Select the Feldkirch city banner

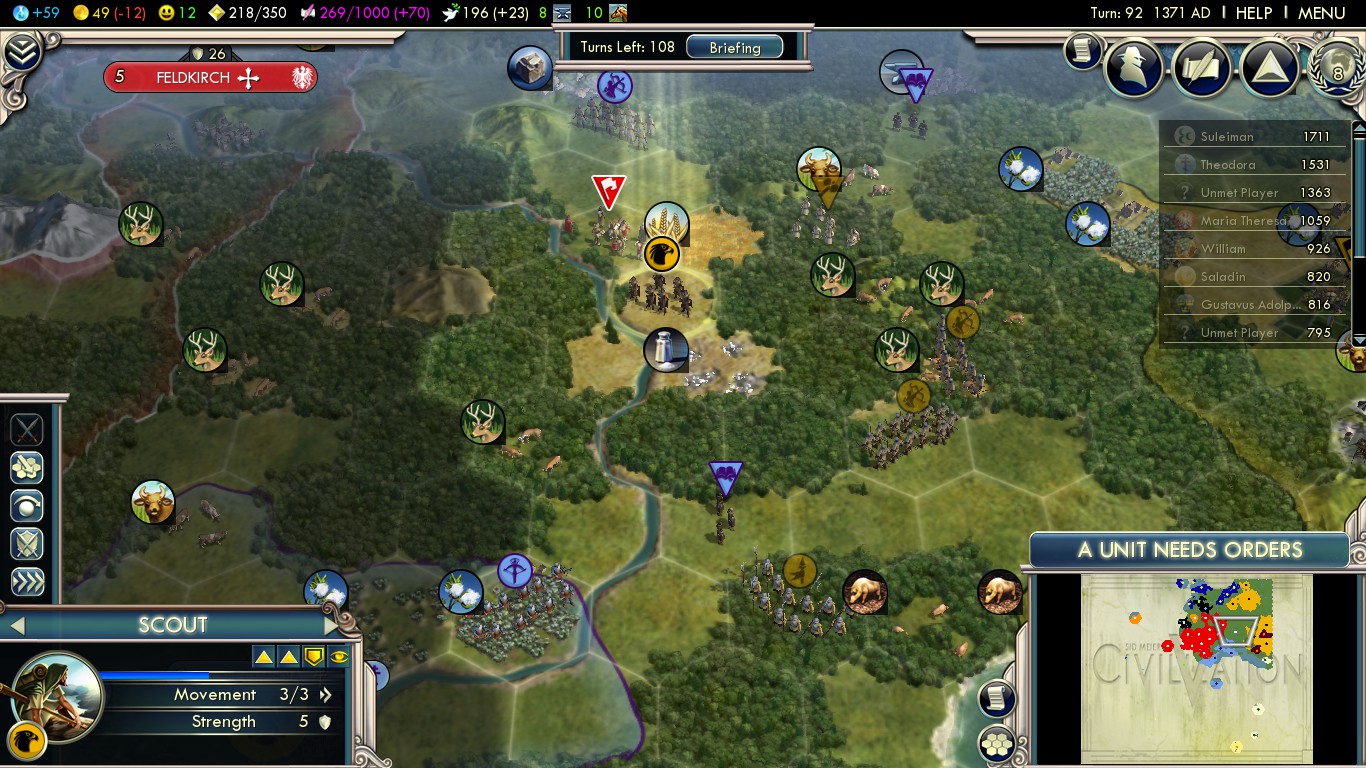coord(210,77)
